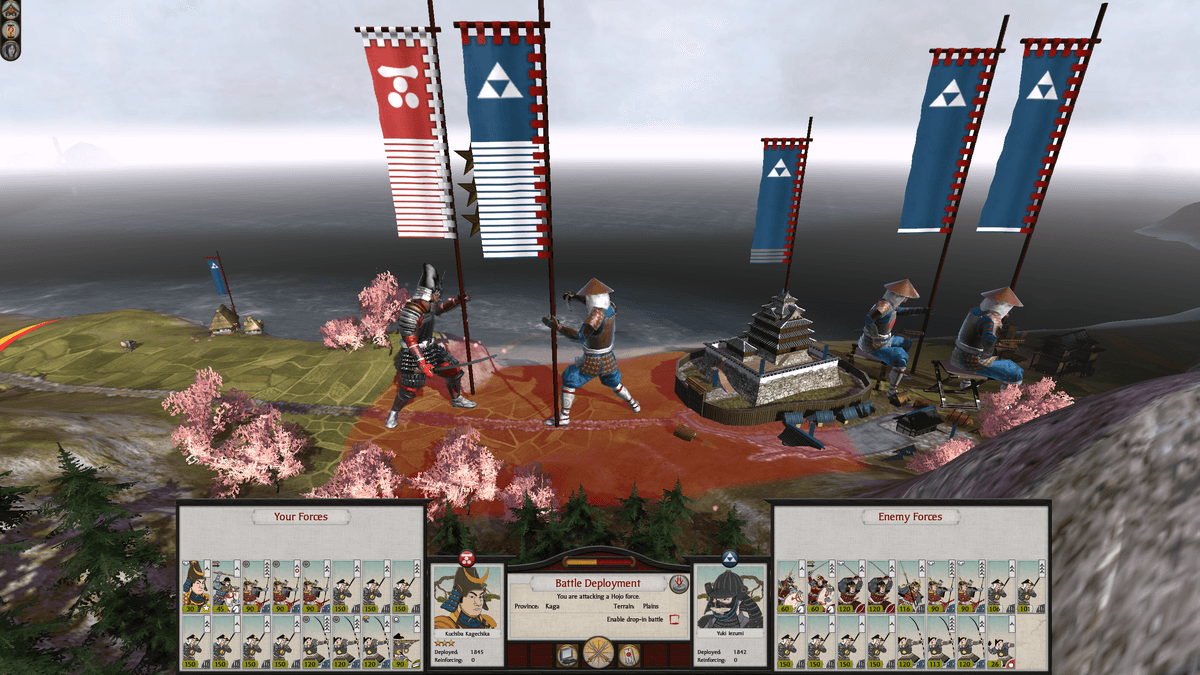This screenshot has width=1200, height=675.
Task: Click the computer monitor auto-resolve button
Action: pos(567,656)
